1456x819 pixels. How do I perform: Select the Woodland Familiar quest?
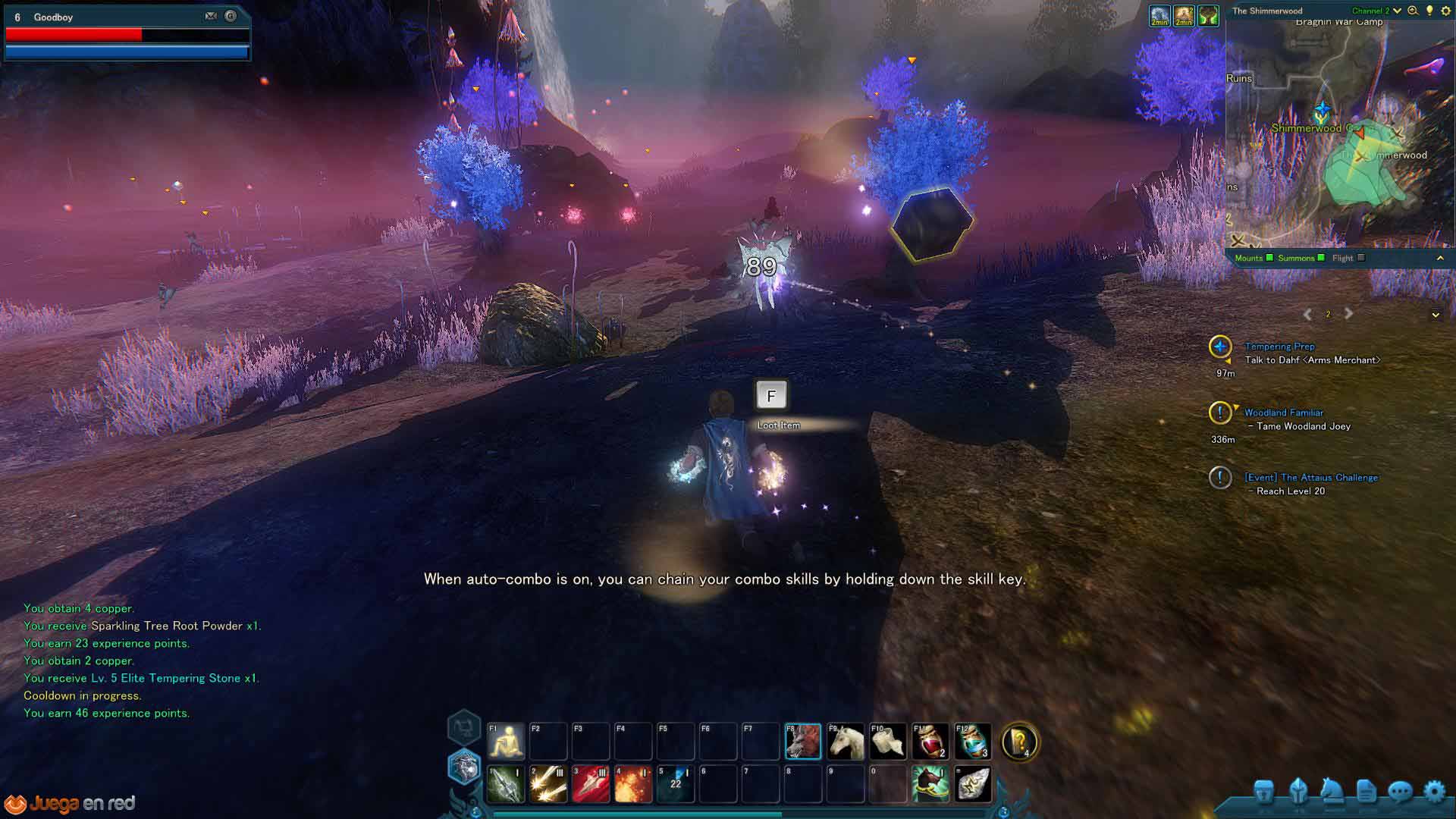[1283, 413]
